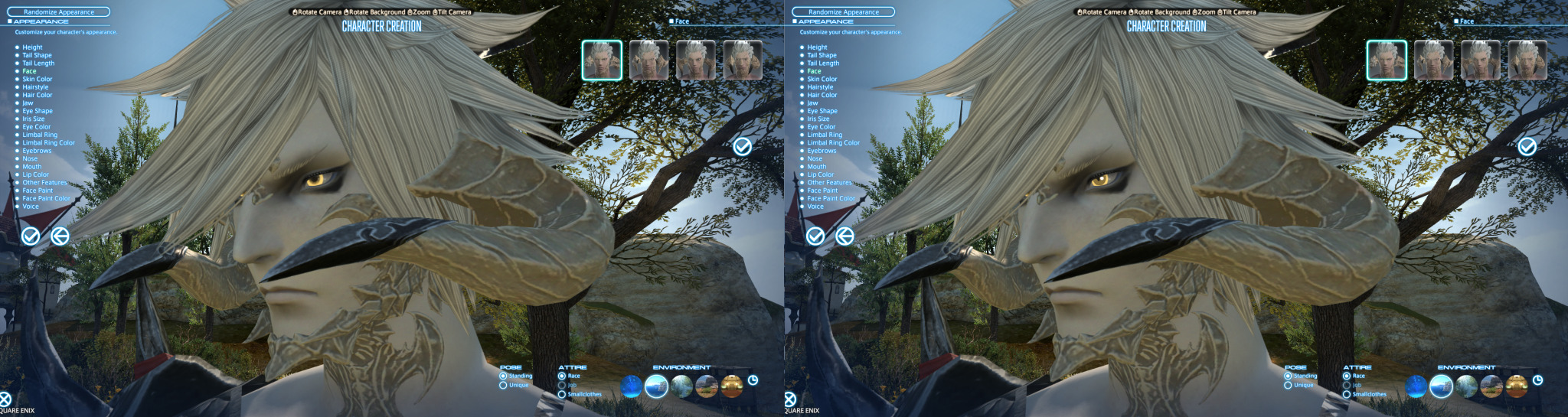Image resolution: width=1568 pixels, height=417 pixels.
Task: Close character creation with the left view's X
Action: tap(5, 399)
